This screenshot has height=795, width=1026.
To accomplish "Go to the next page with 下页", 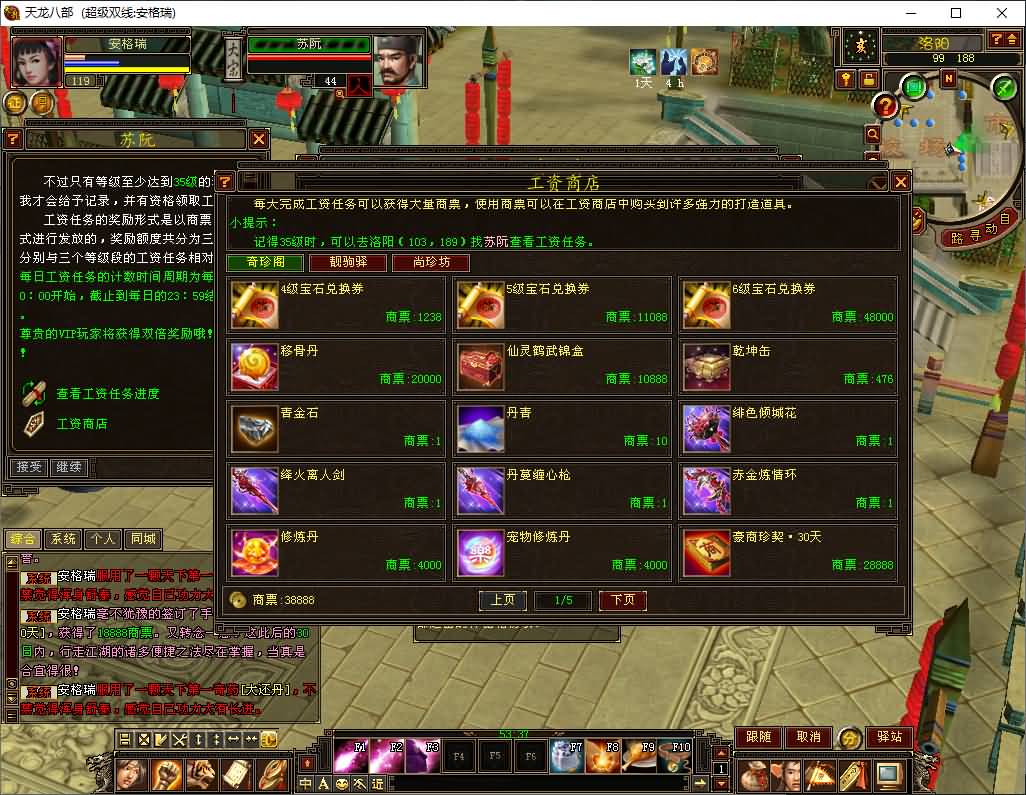I will coord(622,600).
